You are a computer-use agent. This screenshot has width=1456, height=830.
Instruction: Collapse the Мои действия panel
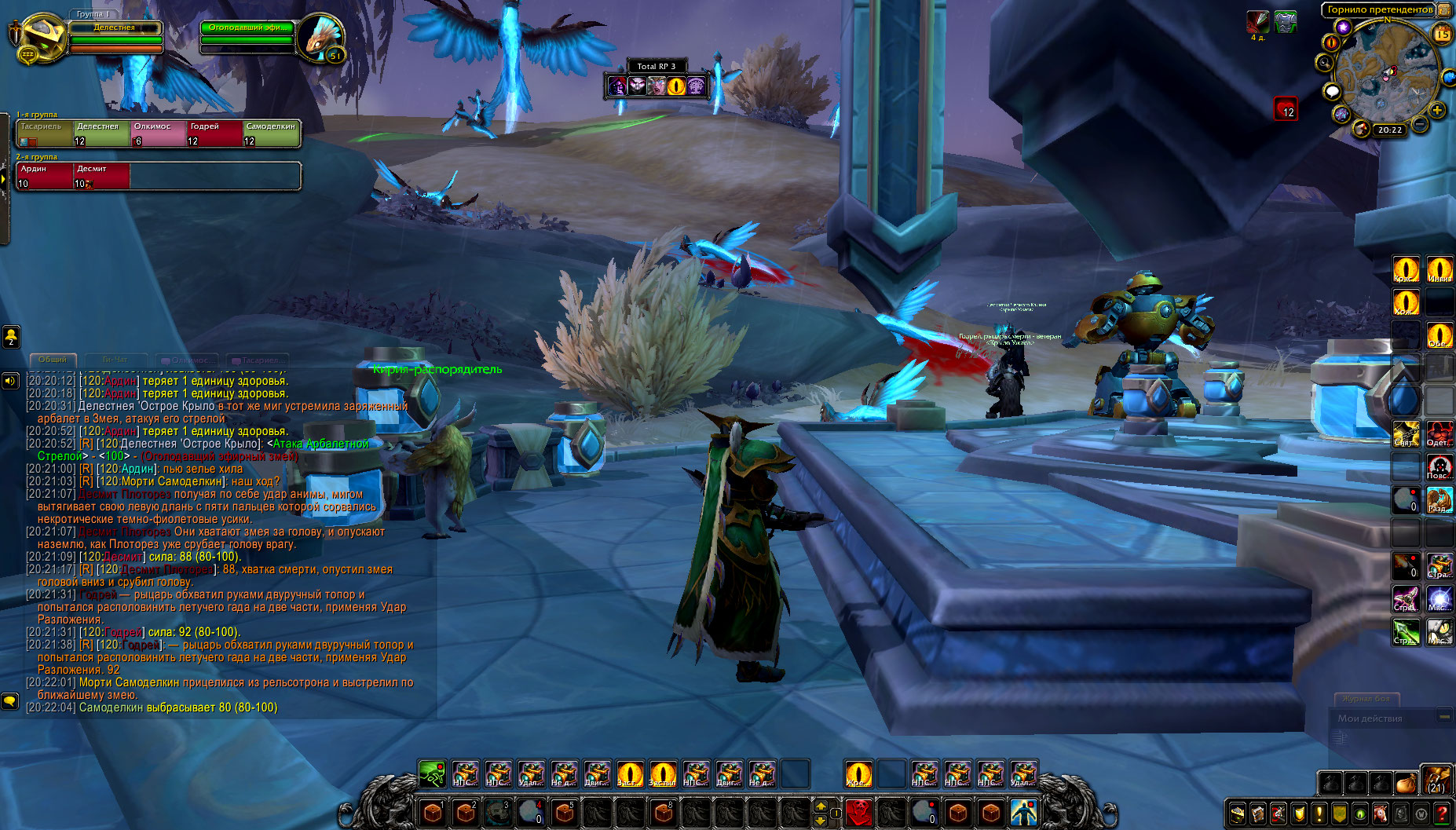(x=1443, y=717)
